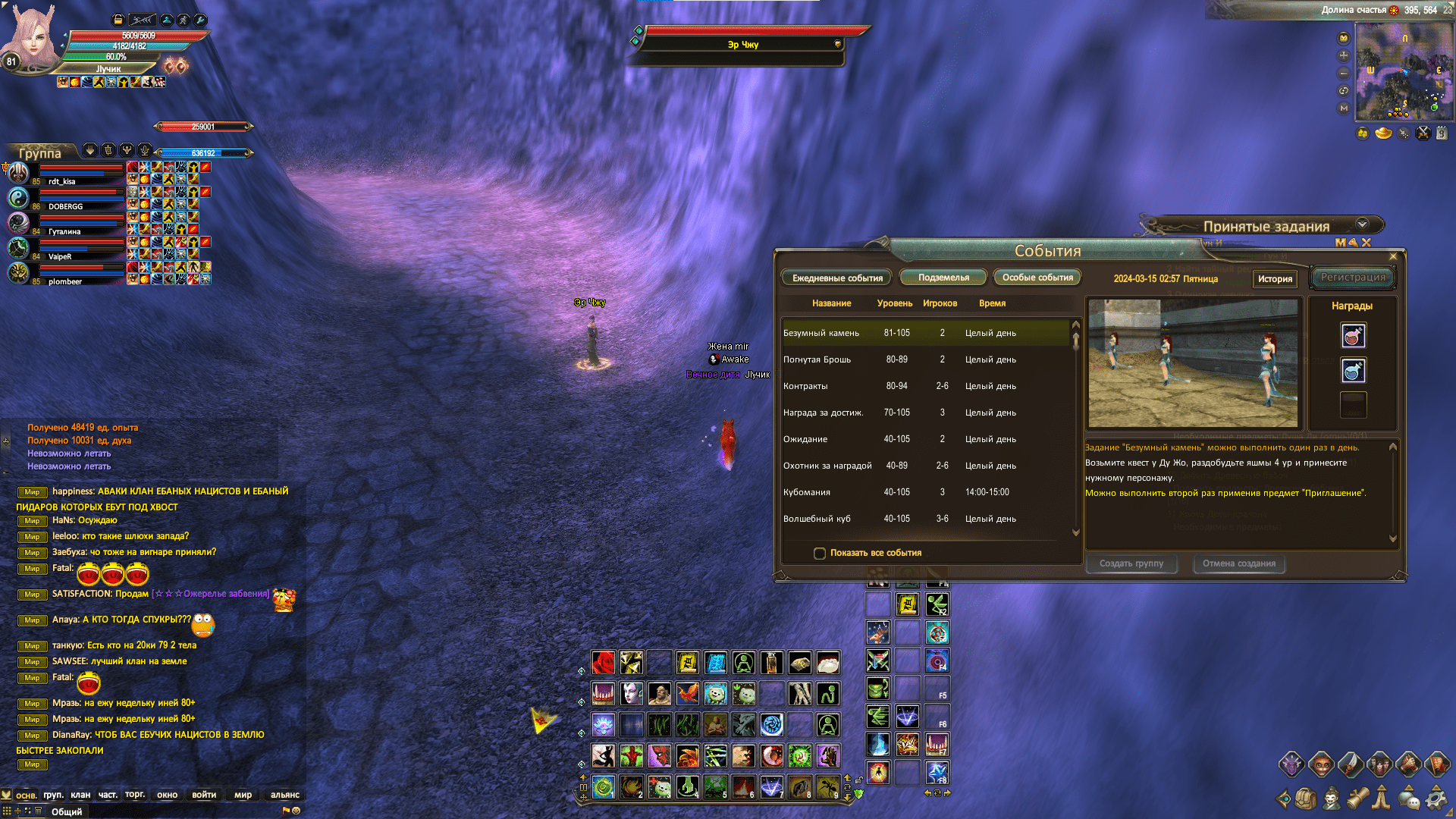This screenshot has height=819, width=1456.
Task: Open the История button in the events window
Action: [1275, 279]
